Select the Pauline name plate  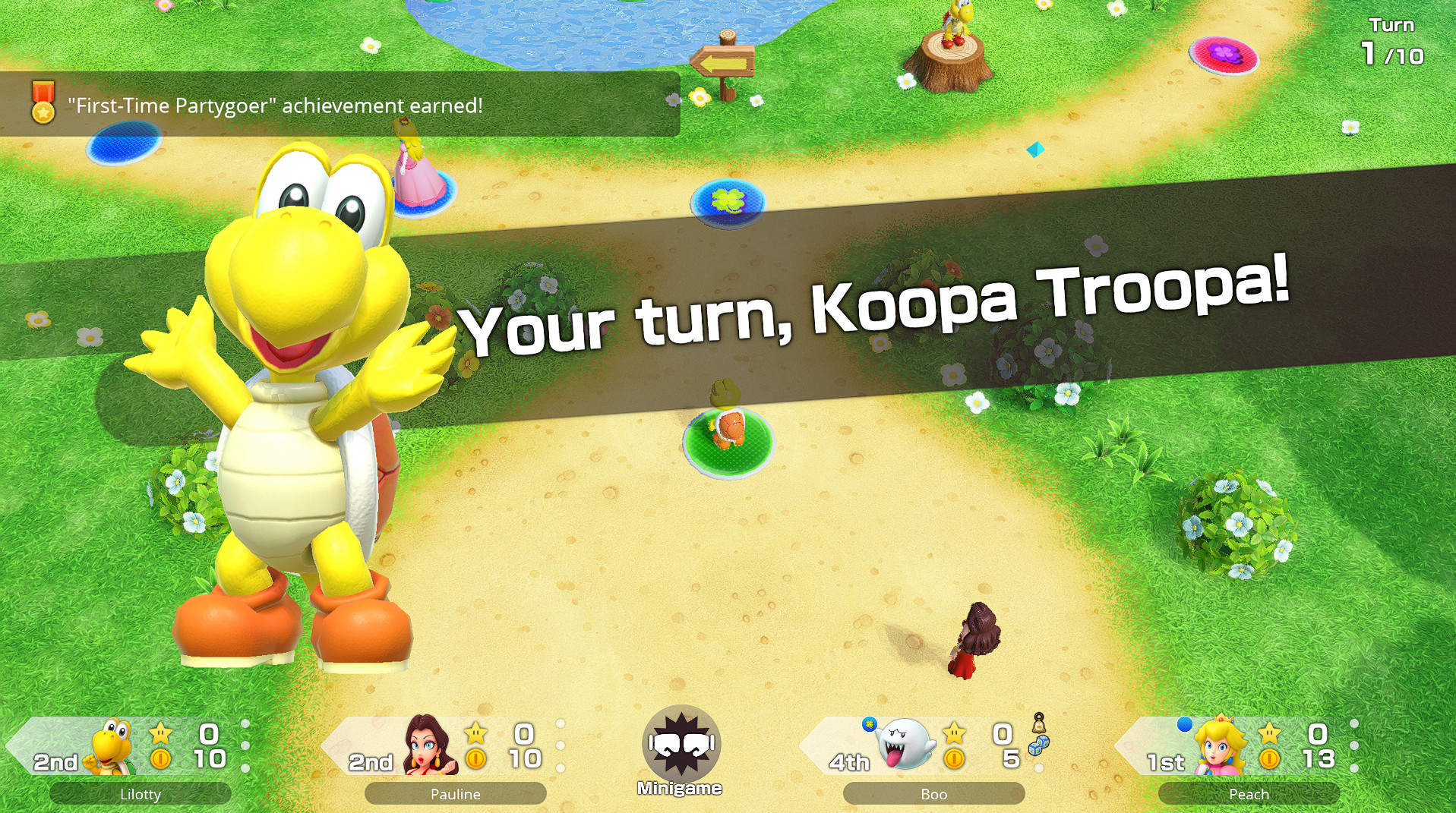tap(455, 794)
